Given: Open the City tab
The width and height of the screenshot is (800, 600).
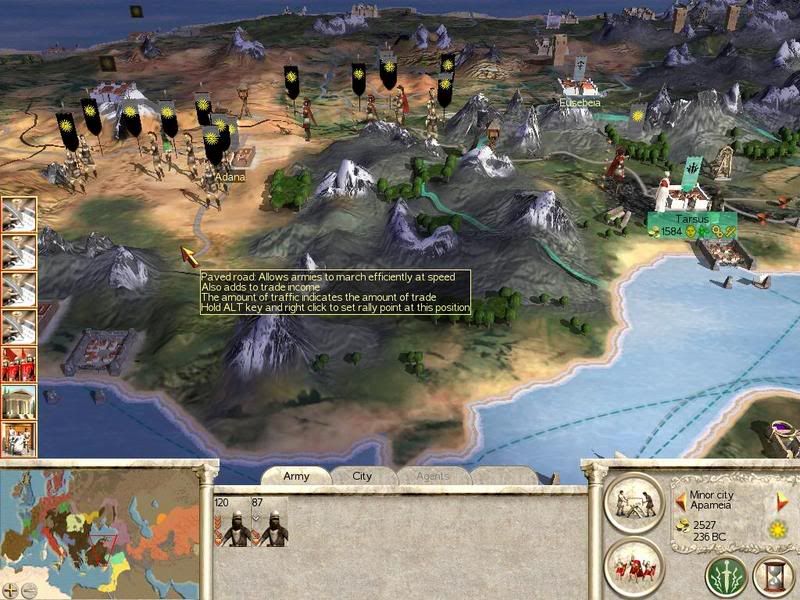Looking at the screenshot, I should (362, 476).
